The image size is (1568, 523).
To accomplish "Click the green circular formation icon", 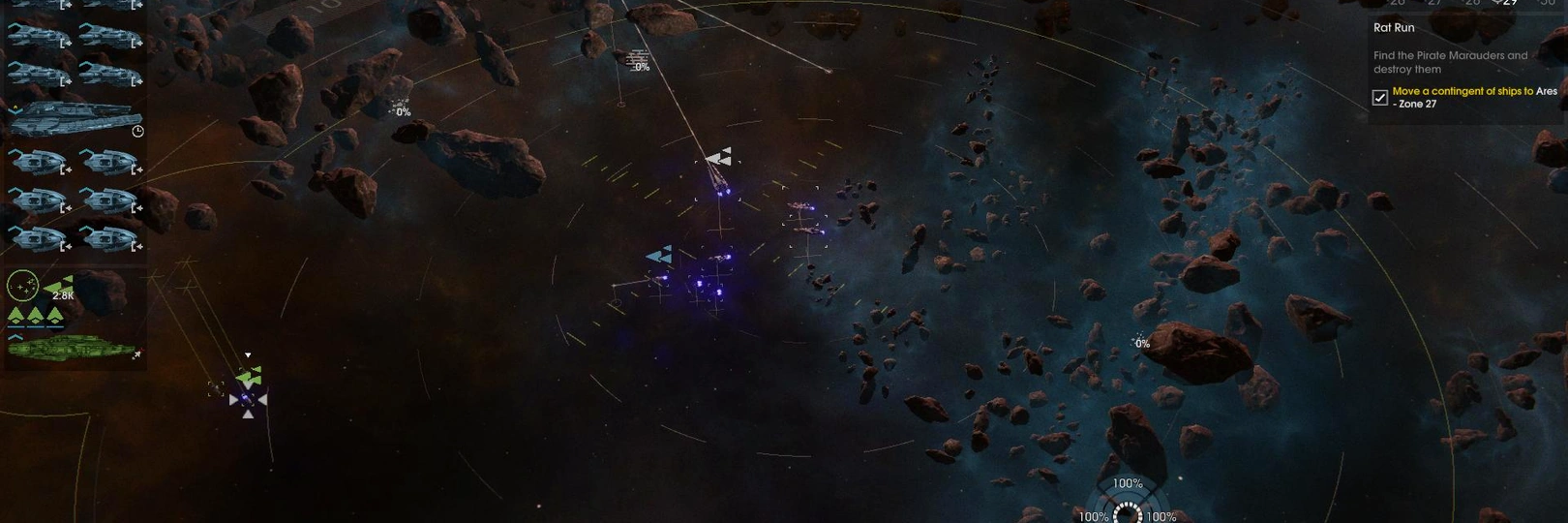I will pos(22,286).
